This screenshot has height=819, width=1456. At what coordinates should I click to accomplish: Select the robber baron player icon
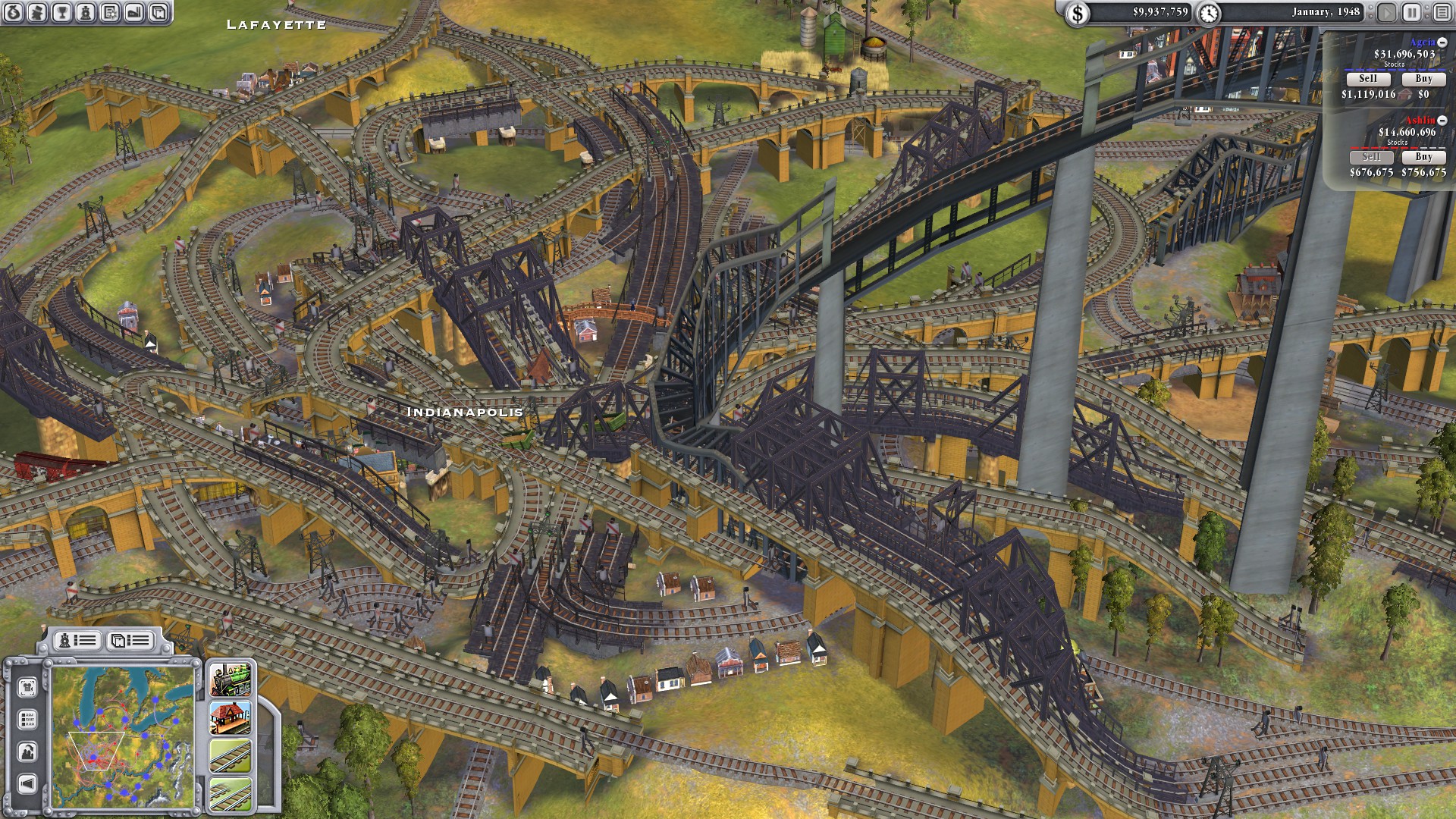click(x=36, y=13)
